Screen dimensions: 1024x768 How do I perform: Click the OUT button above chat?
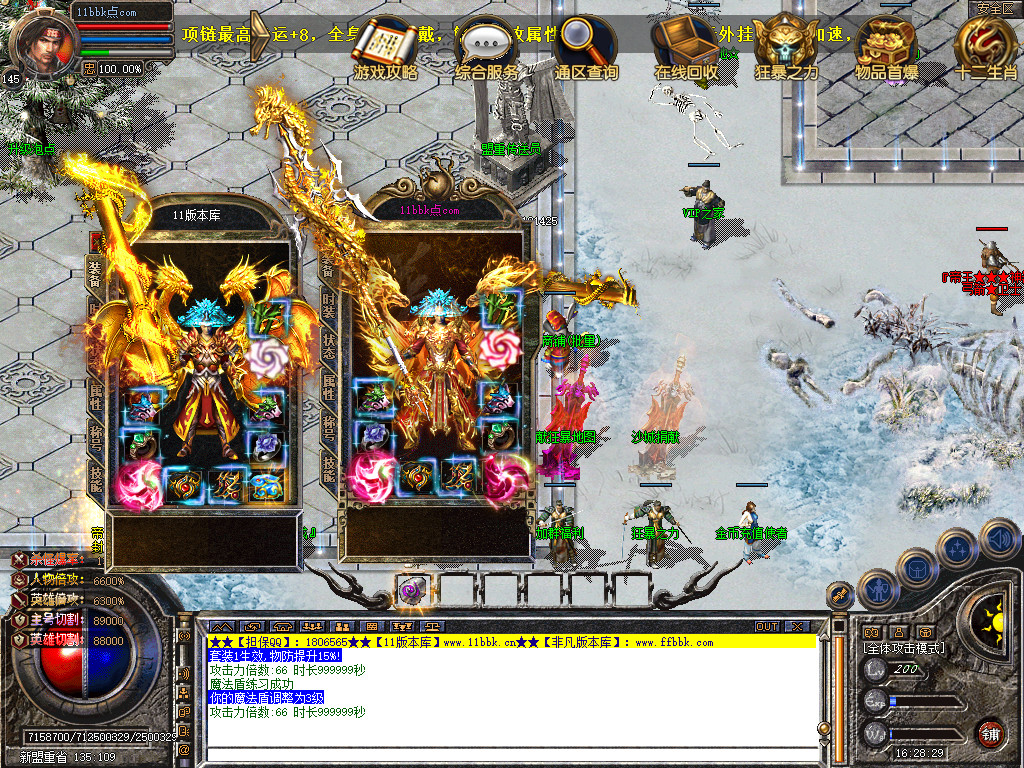click(767, 627)
